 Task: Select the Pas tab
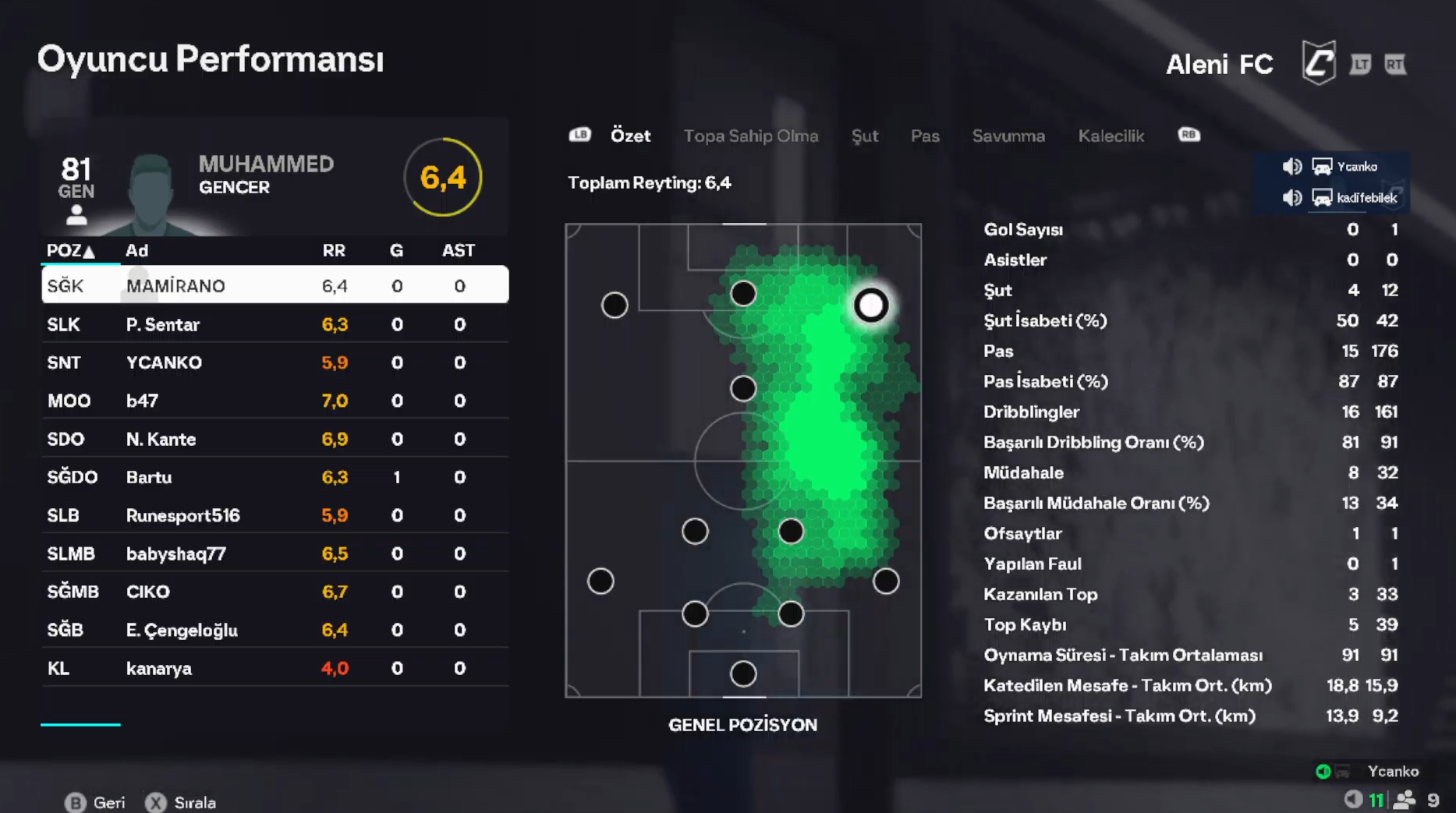tap(925, 136)
